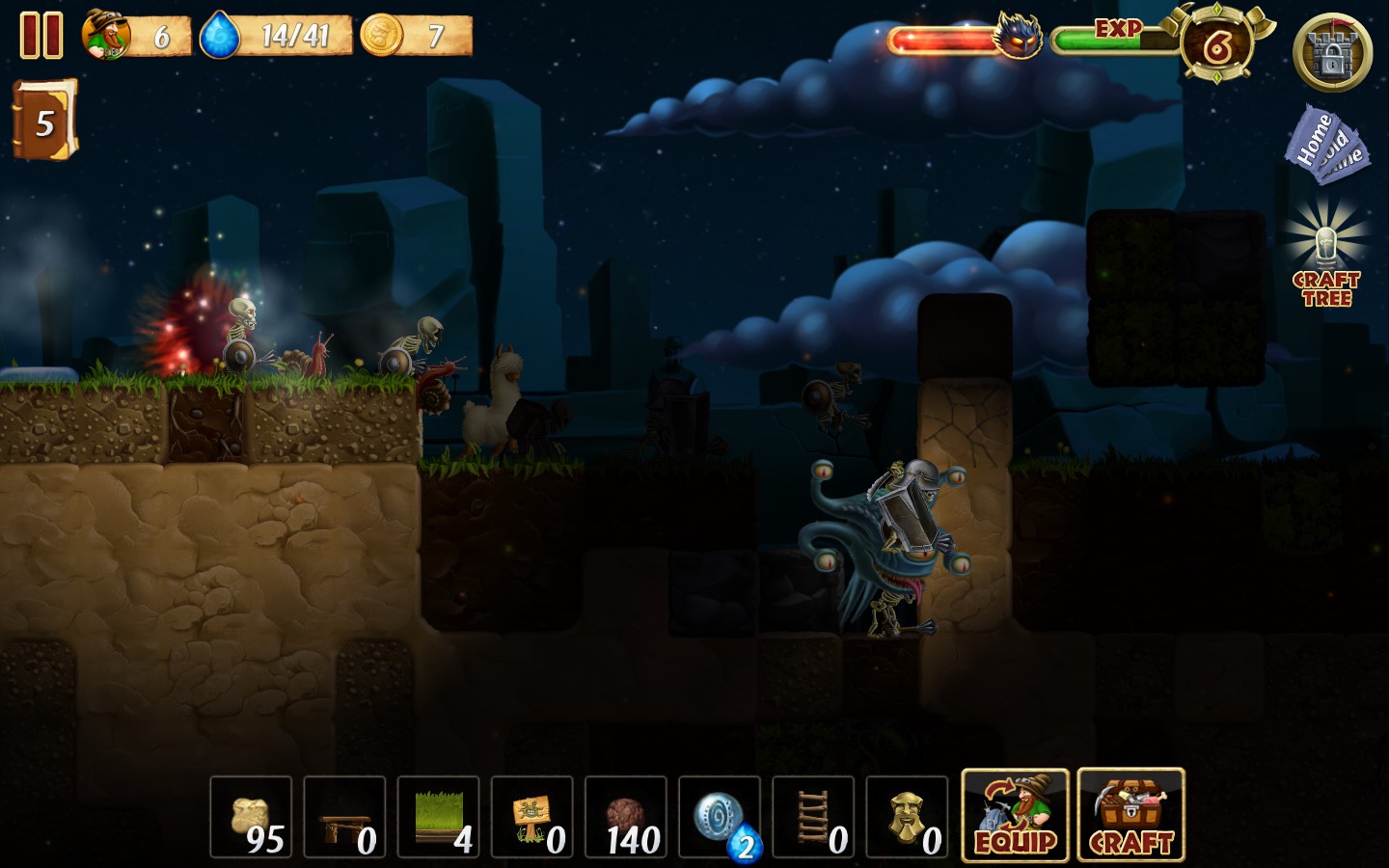Choose the stone totem head slot
Screen dimensions: 1389x868
coord(907,817)
